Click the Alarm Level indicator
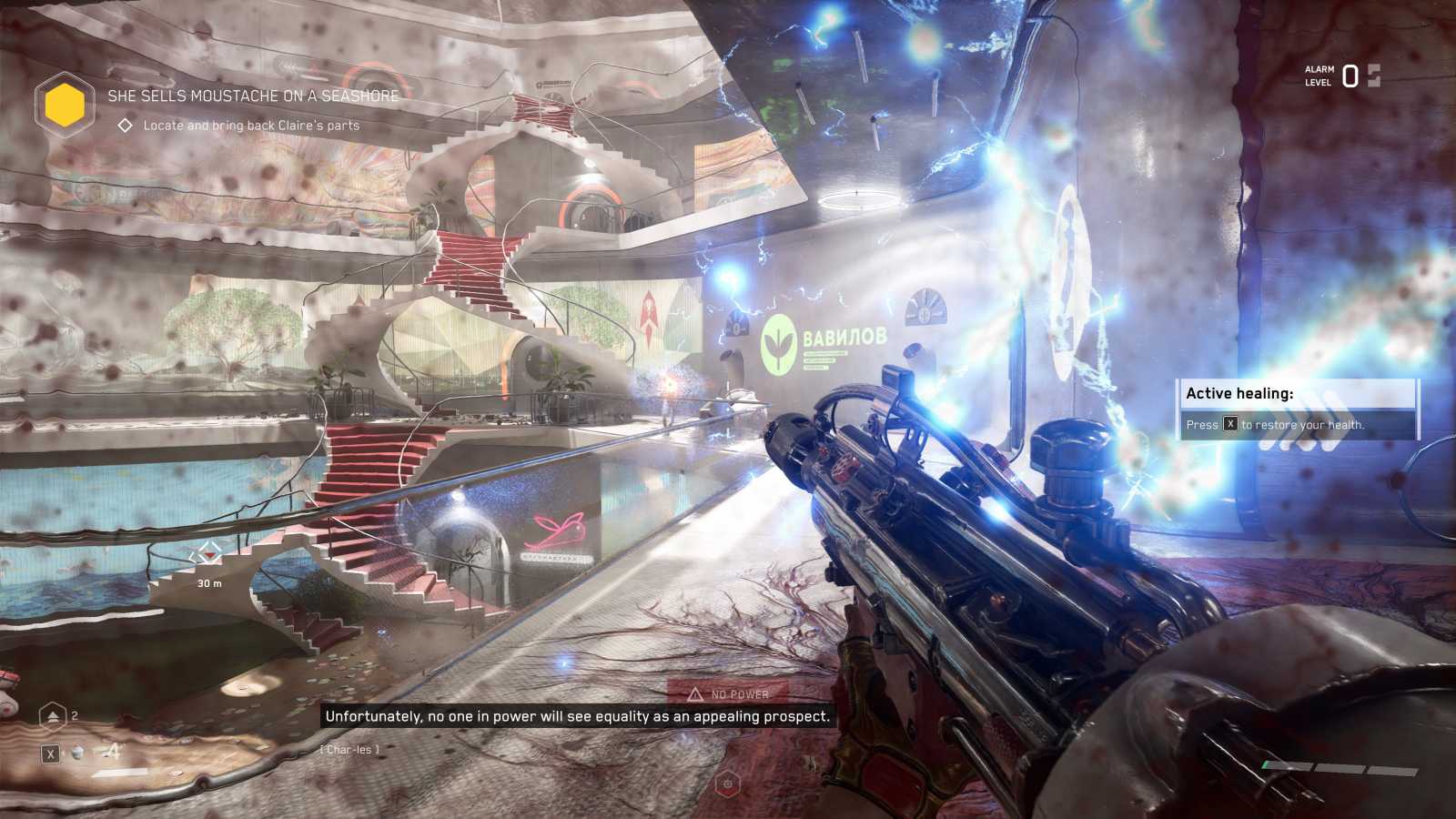 pyautogui.click(x=1342, y=76)
